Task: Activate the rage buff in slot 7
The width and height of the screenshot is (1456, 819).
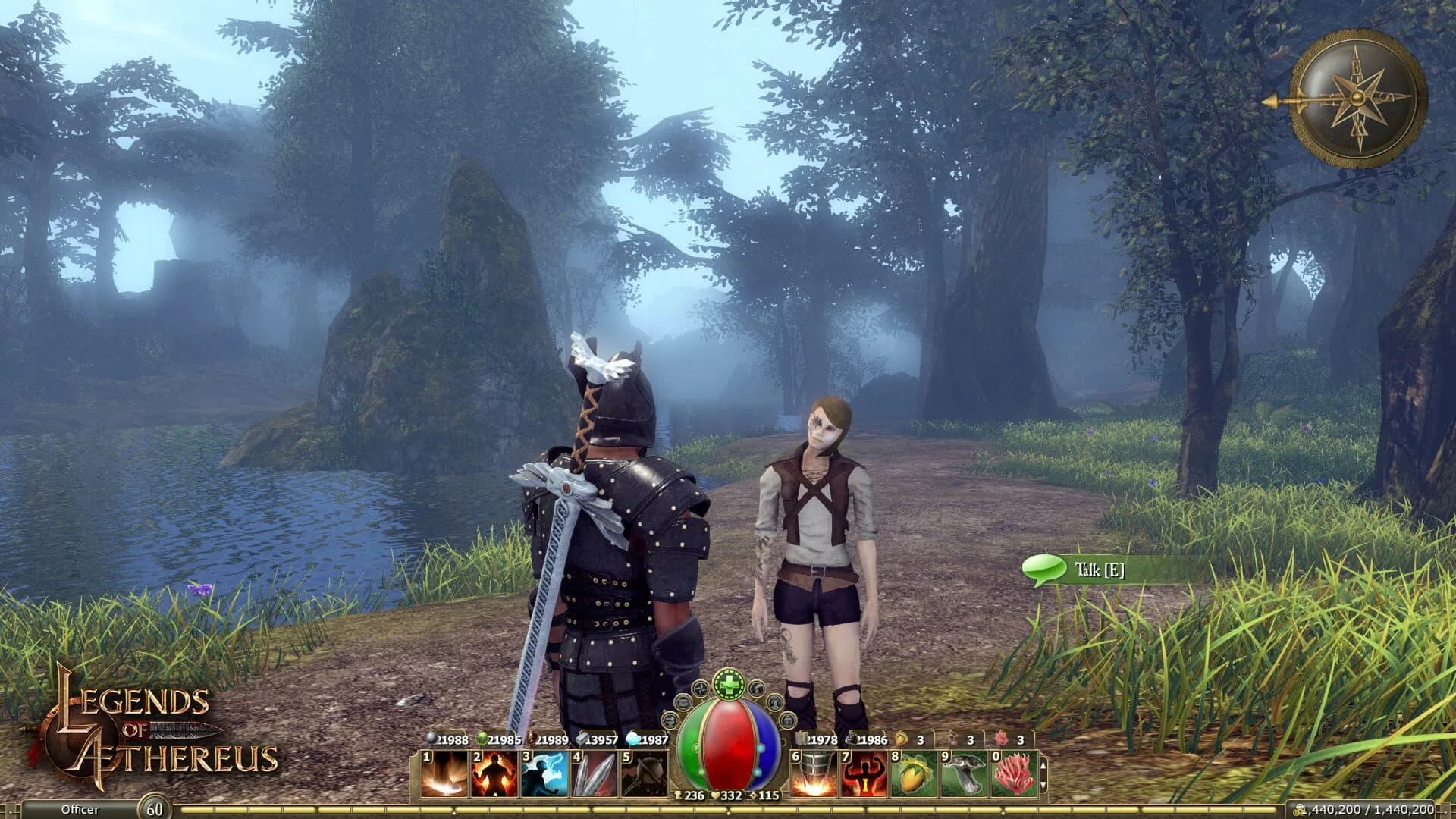Action: click(863, 775)
